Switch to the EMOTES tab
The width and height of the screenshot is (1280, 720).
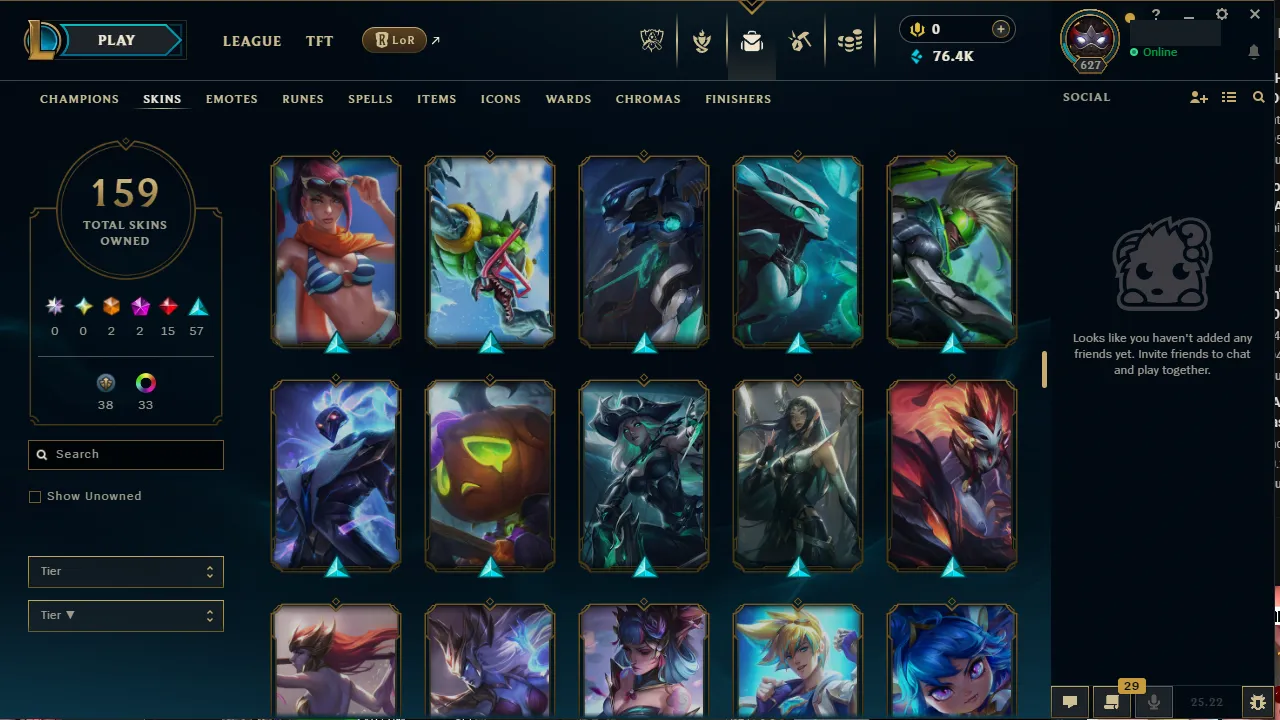(x=231, y=99)
